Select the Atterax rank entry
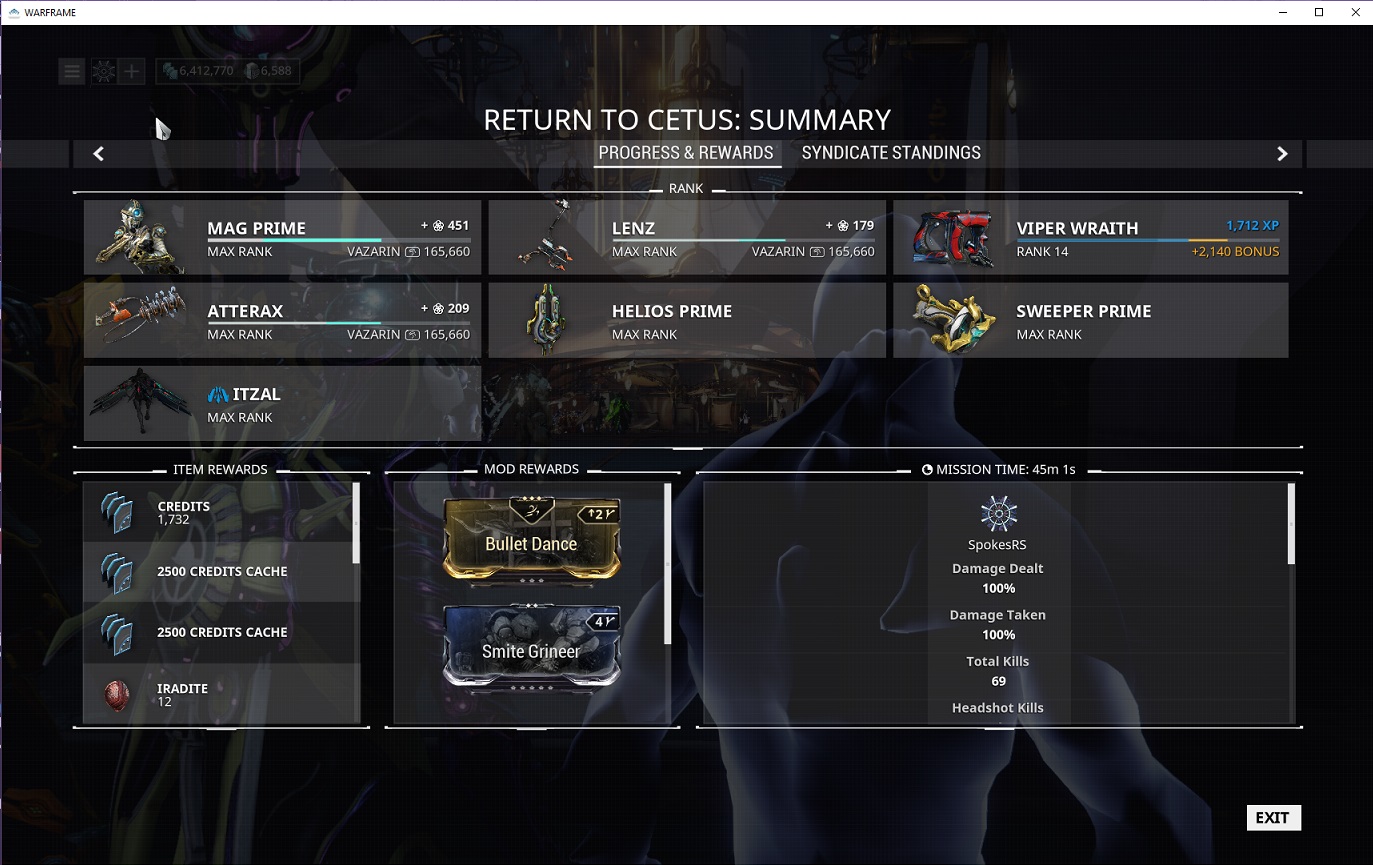This screenshot has width=1373, height=865. (282, 320)
